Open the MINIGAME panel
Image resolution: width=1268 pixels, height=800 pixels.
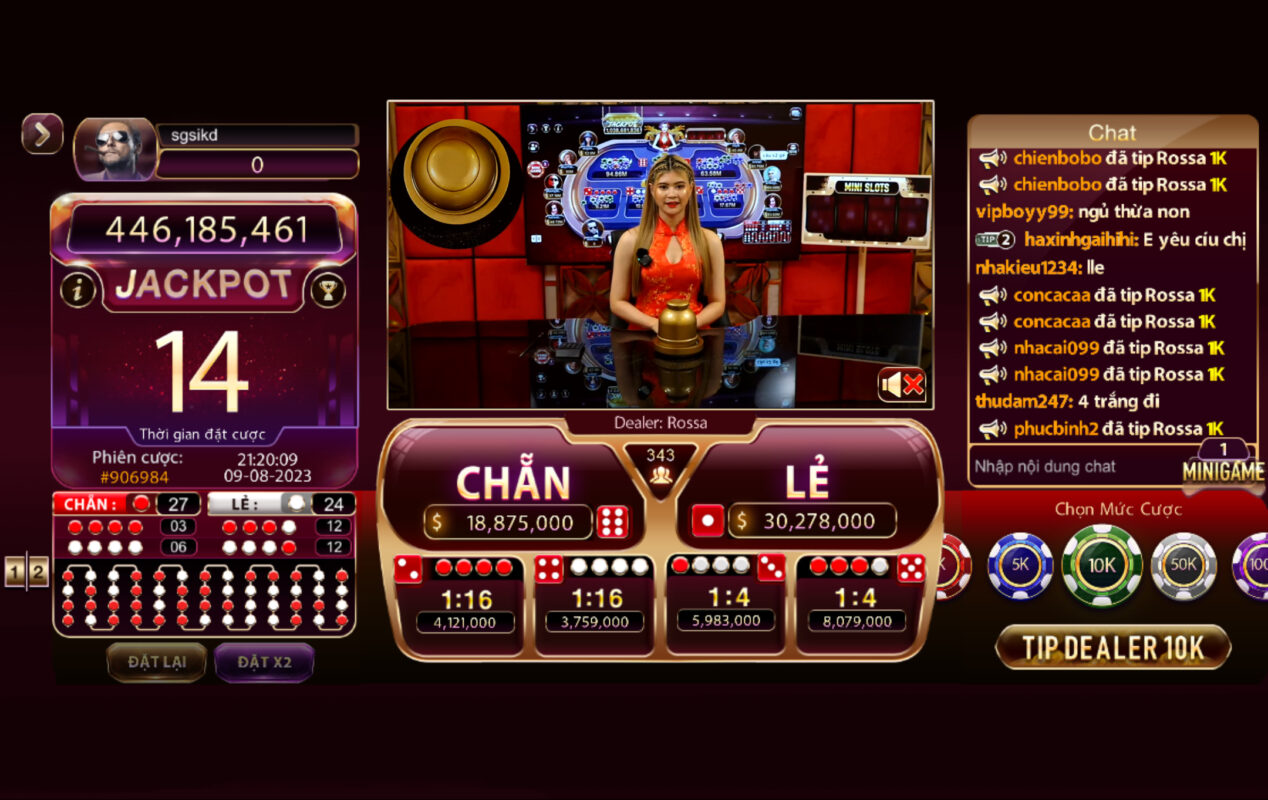pos(1222,471)
